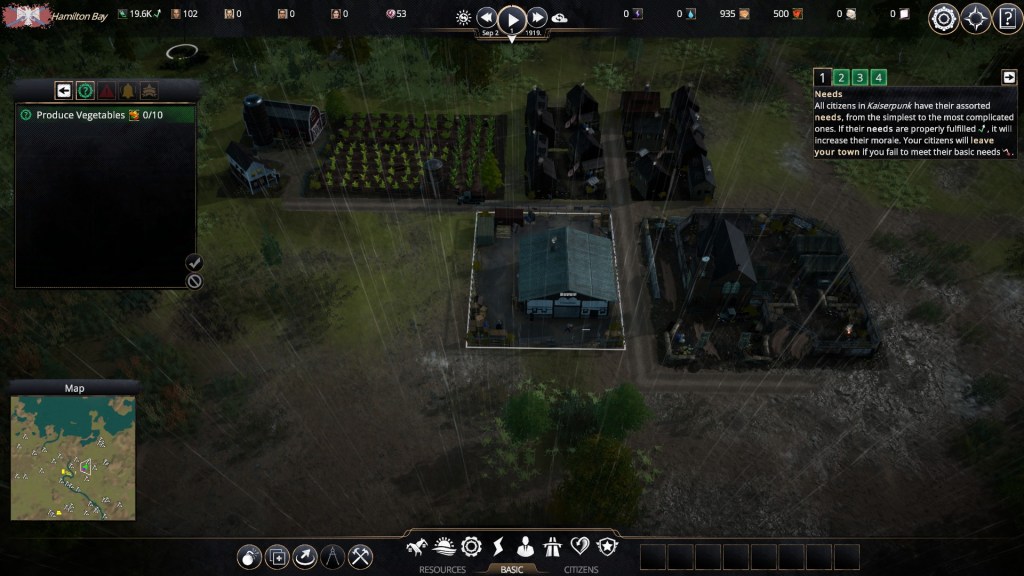Slow down the game speed with rewind arrows
Image resolution: width=1024 pixels, height=576 pixels.
point(486,18)
